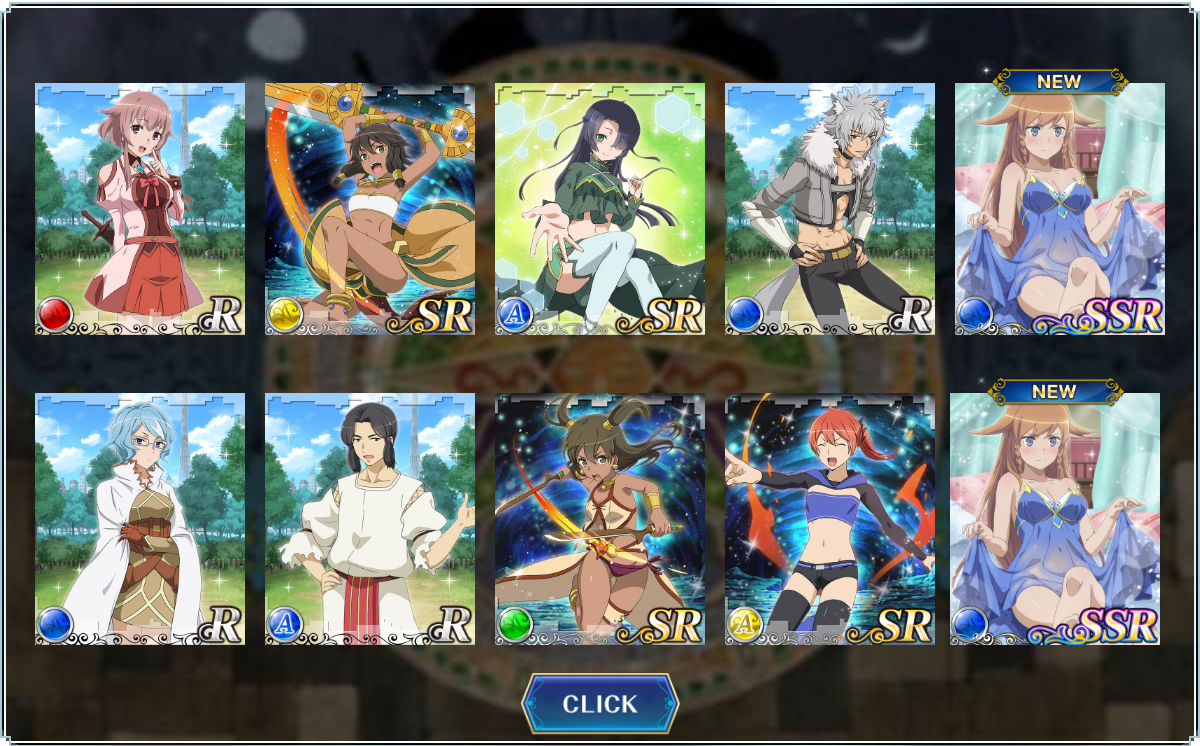Choose the twin-tailed sword dancer SR card
This screenshot has height=746, width=1200.
(x=600, y=518)
